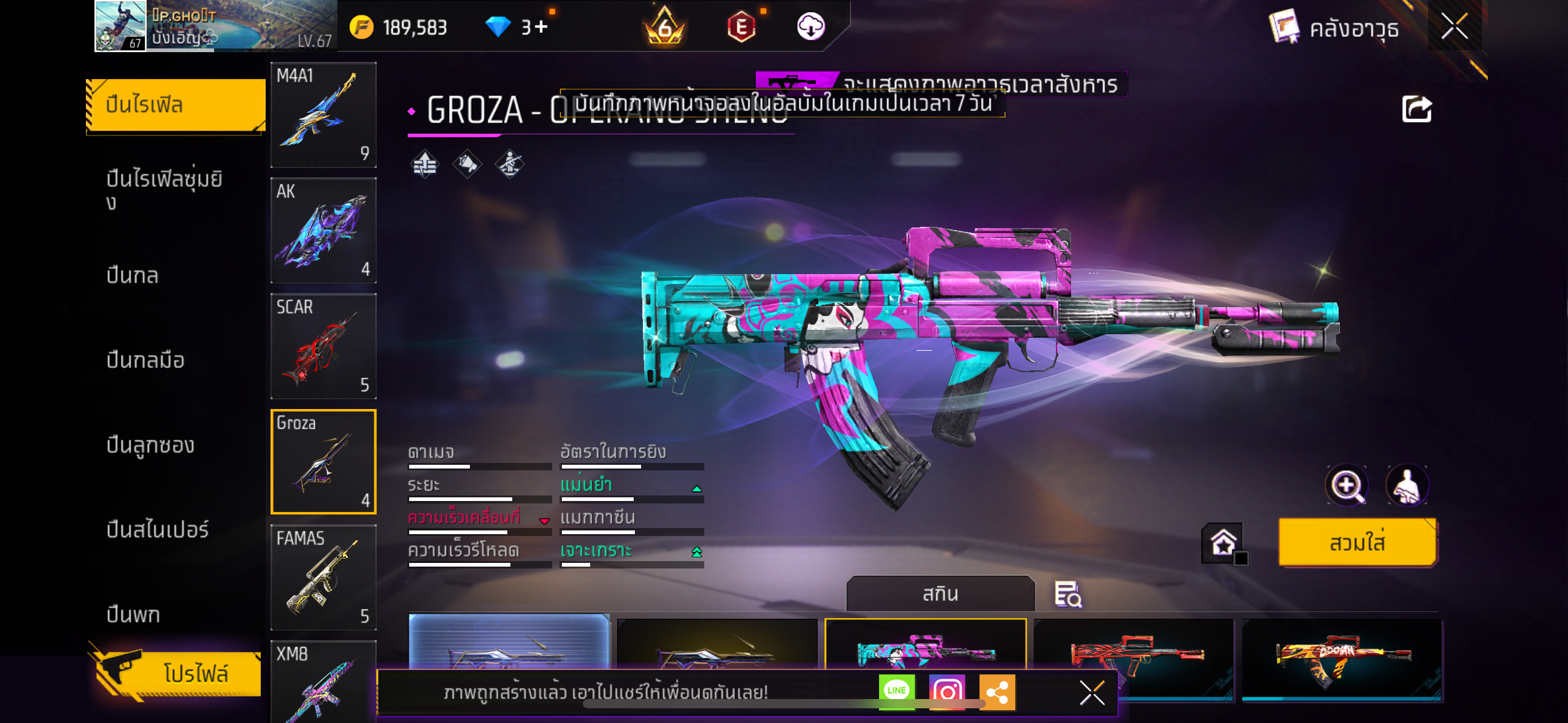
Task: Switch to the ปืนพก weapon category
Action: point(133,614)
